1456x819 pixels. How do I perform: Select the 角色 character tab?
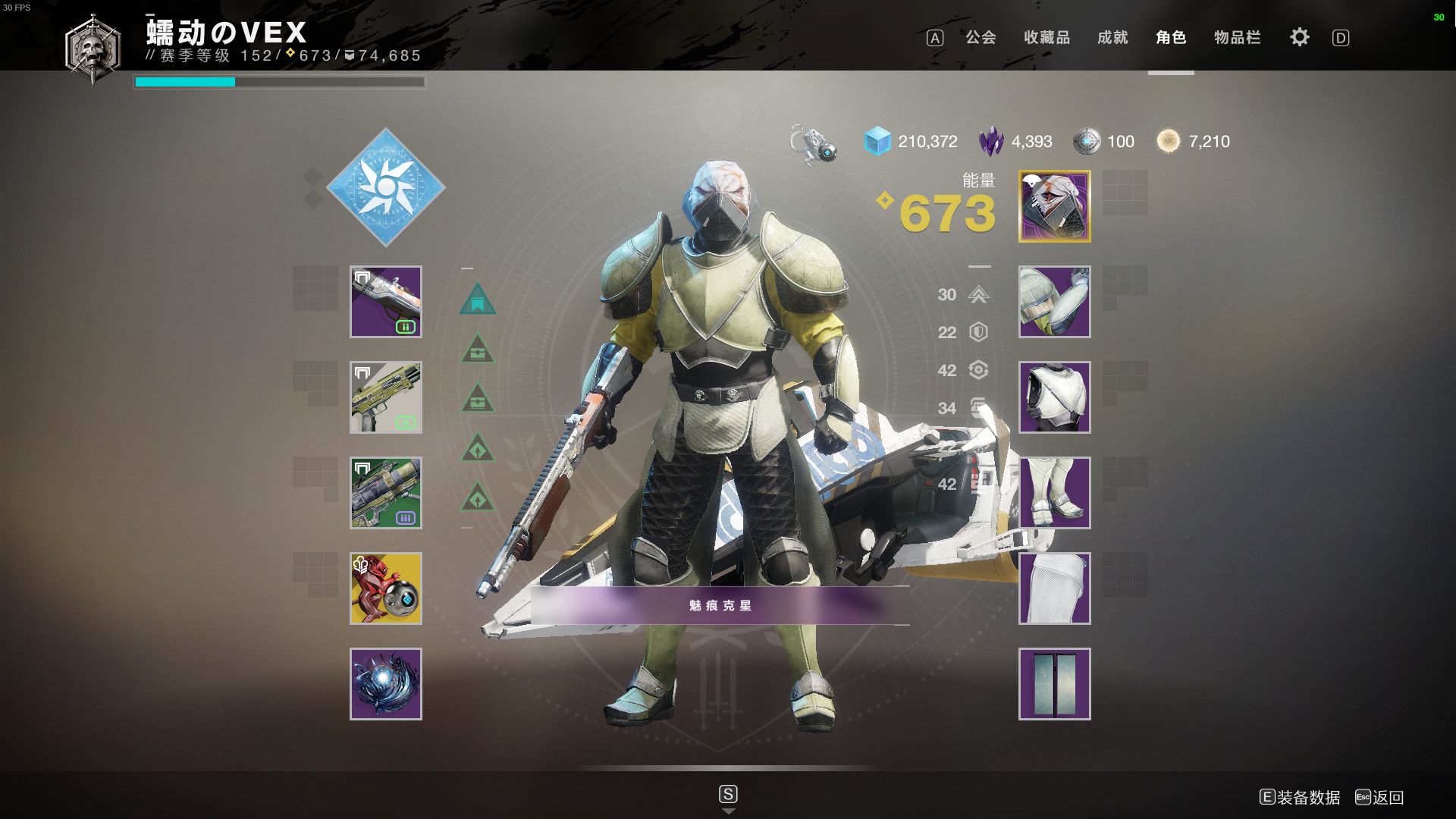coord(1171,37)
